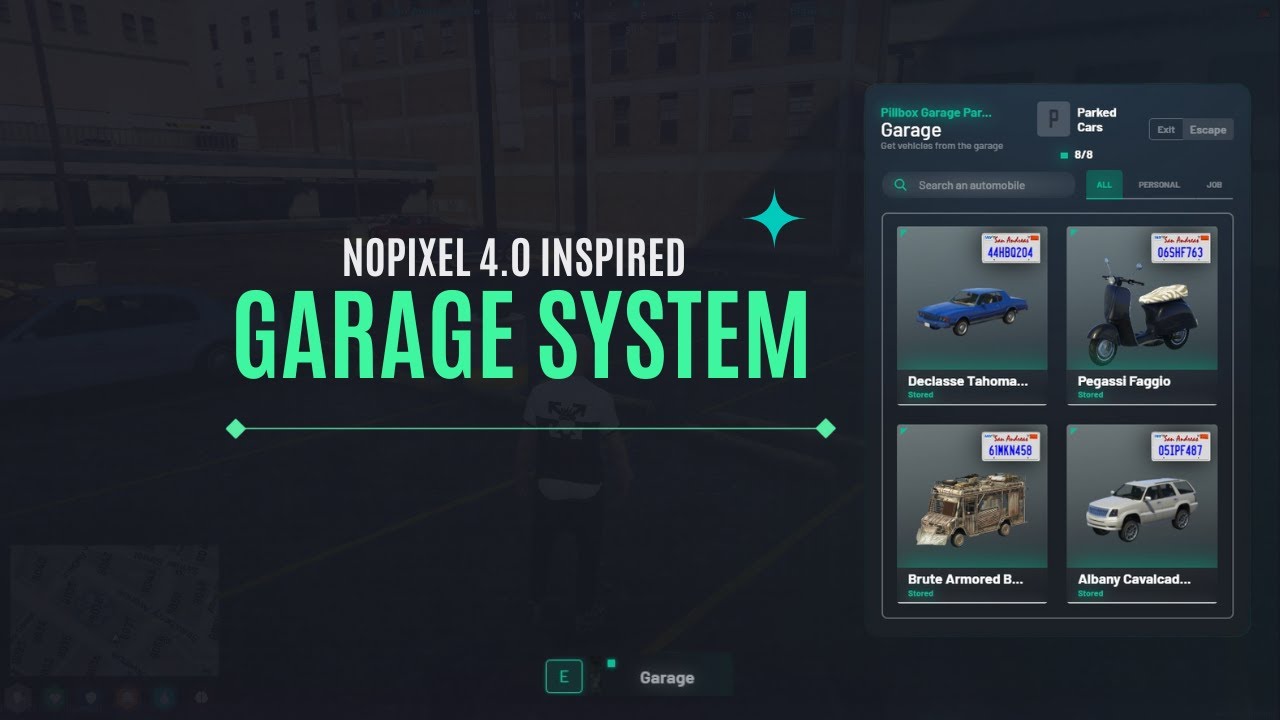Click the shield armor icon on the HUD
Screen dimensions: 1280x720
coord(90,698)
